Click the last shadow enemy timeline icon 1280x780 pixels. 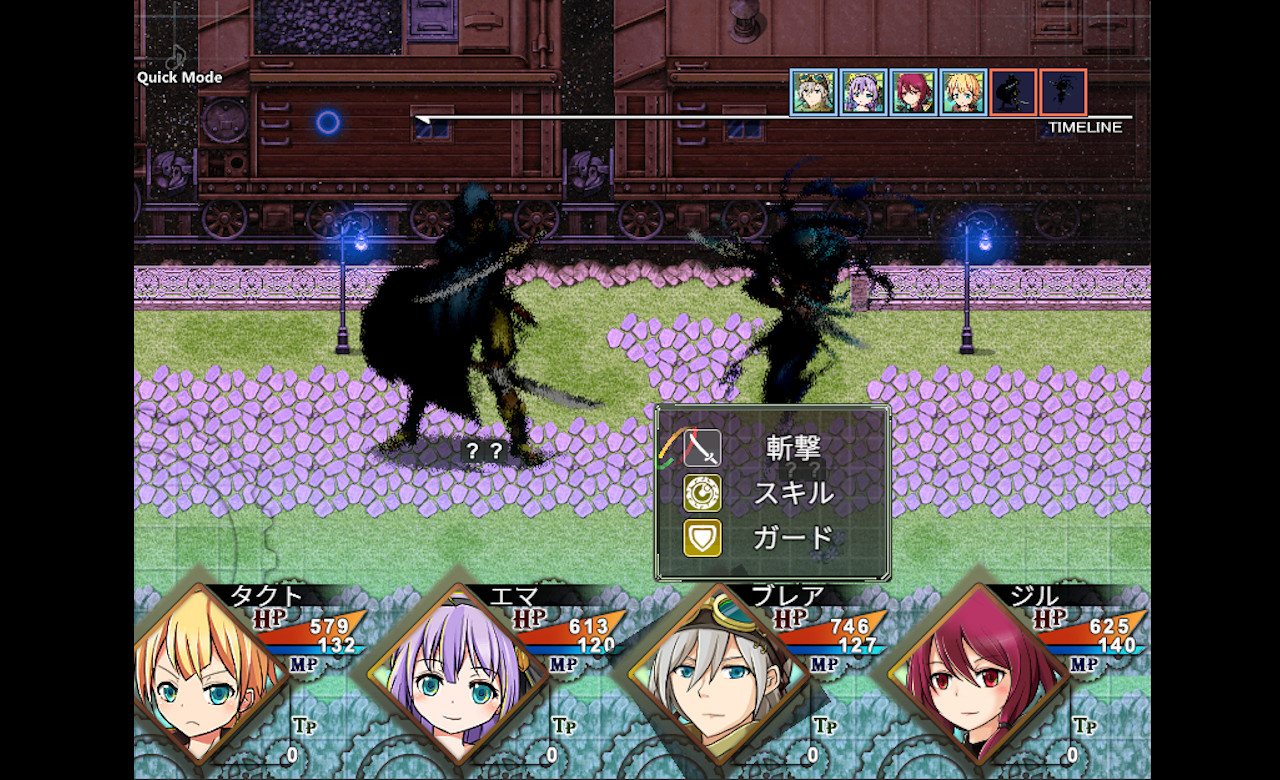[1063, 93]
